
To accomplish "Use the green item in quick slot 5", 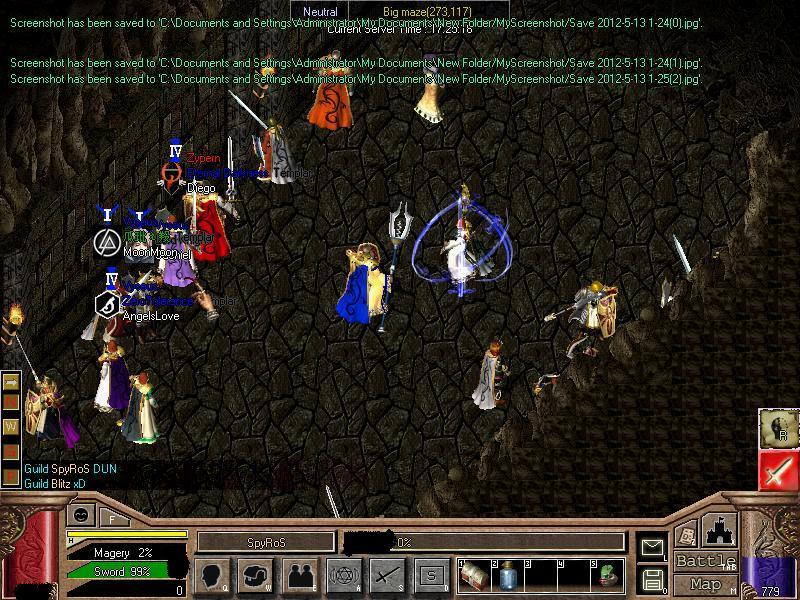I will tap(608, 575).
